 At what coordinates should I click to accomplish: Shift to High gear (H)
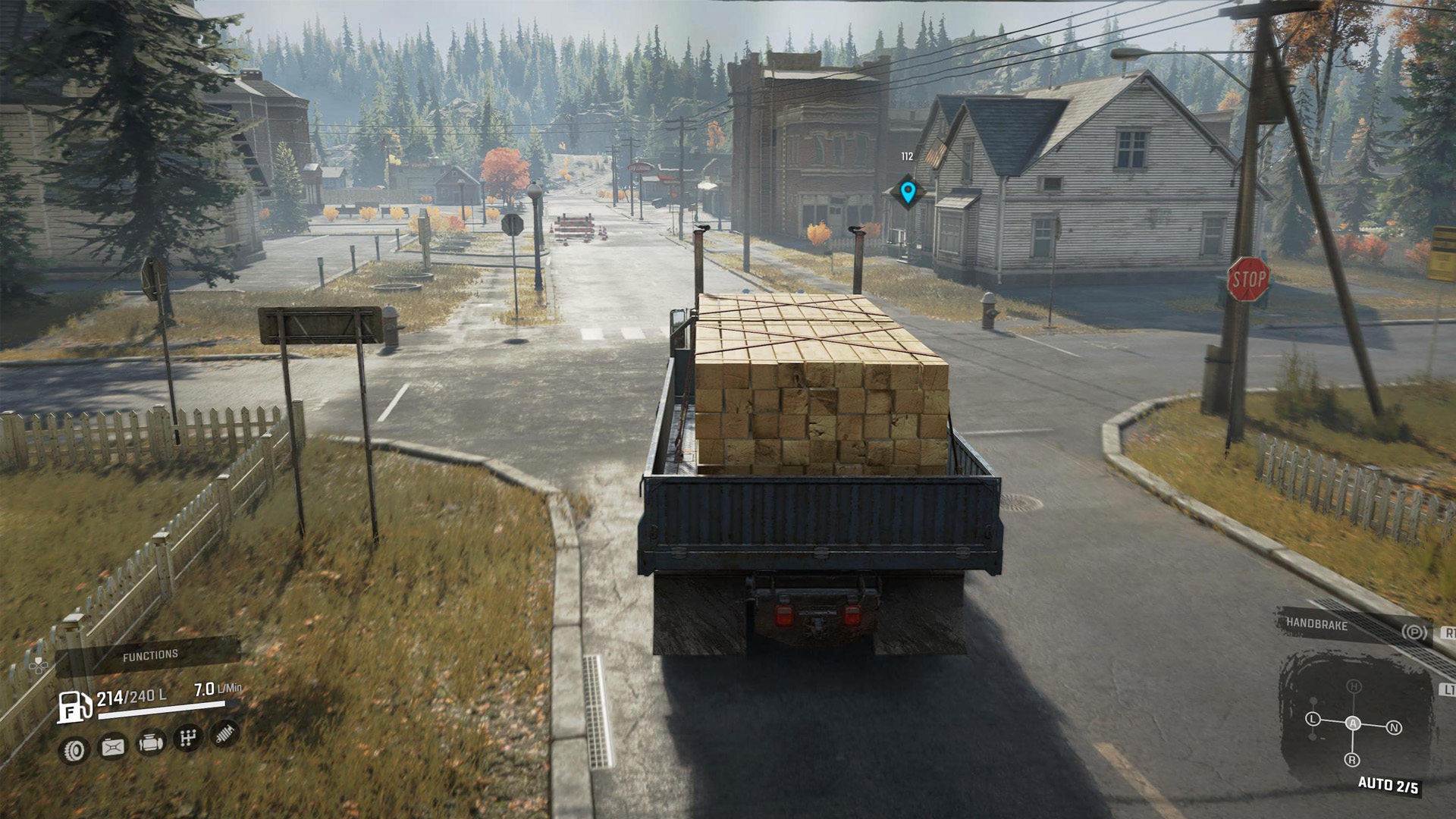click(x=1354, y=687)
